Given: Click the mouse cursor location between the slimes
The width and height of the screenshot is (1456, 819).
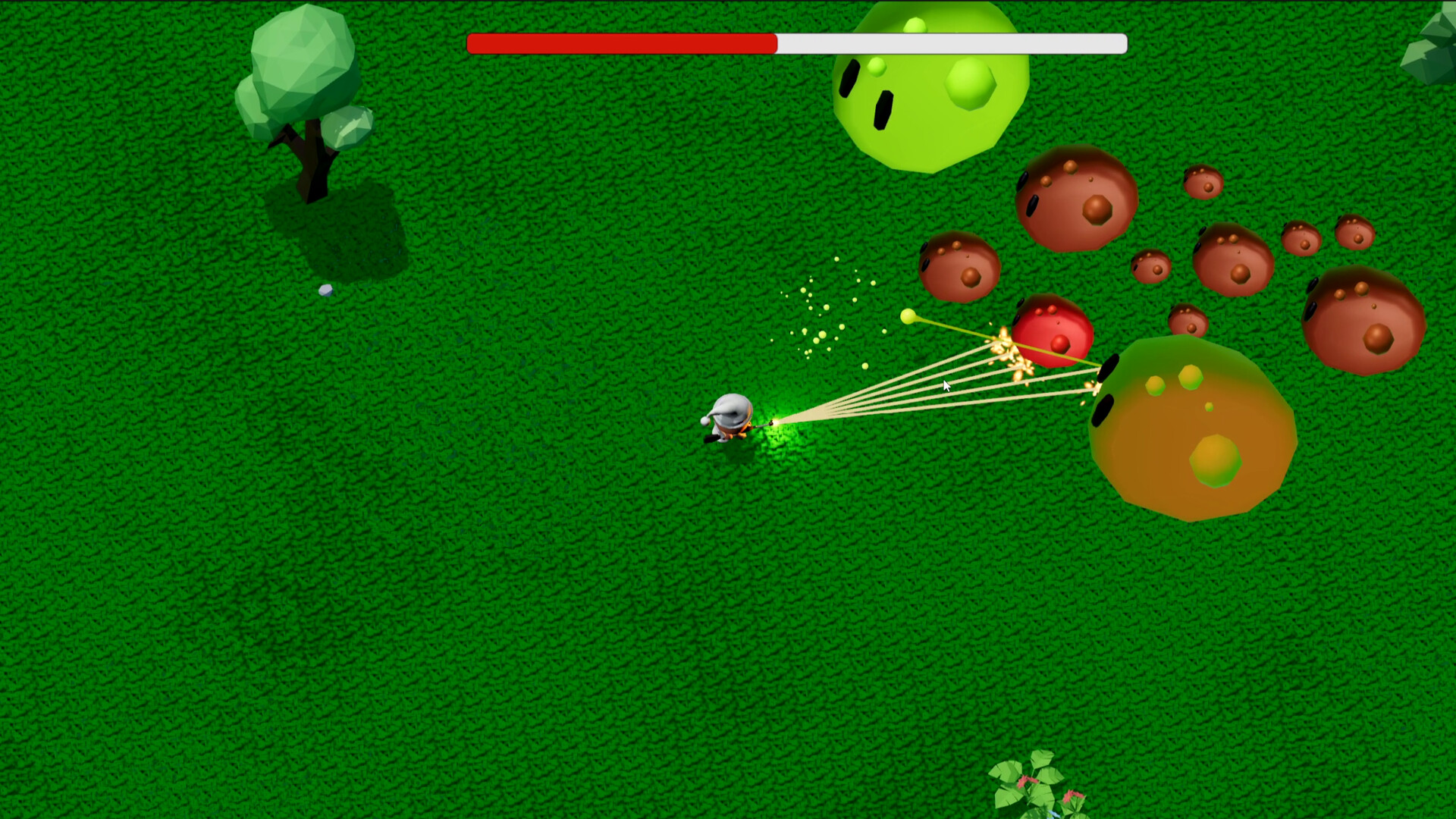Looking at the screenshot, I should pyautogui.click(x=946, y=387).
